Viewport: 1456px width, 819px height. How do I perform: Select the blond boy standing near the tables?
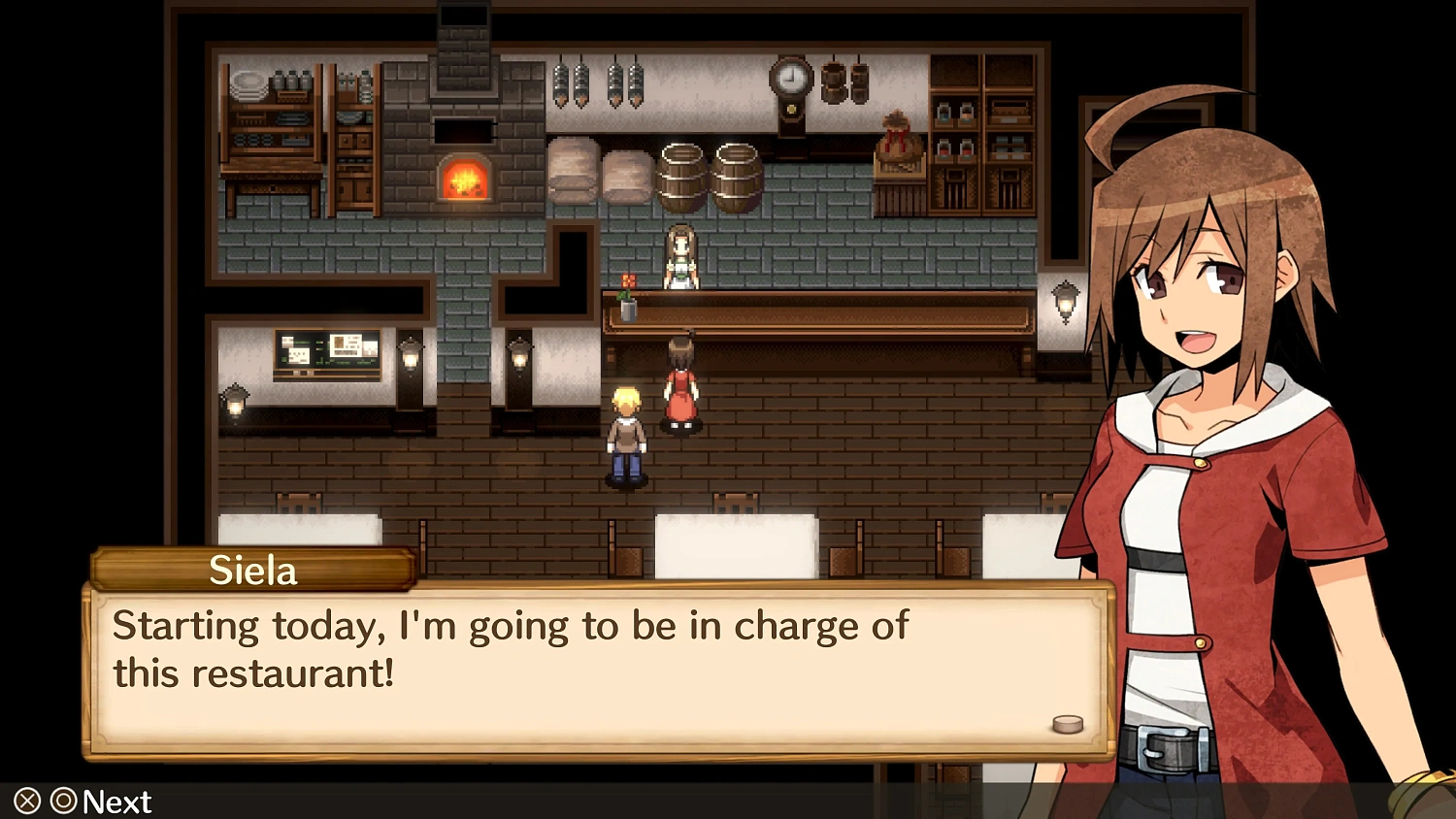pos(627,437)
